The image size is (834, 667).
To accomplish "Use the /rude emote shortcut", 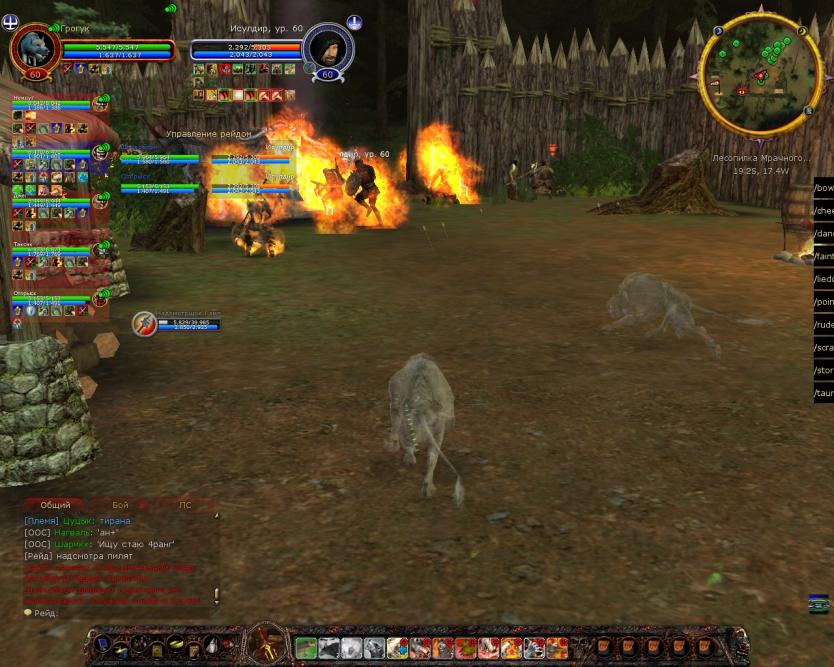I will point(824,325).
